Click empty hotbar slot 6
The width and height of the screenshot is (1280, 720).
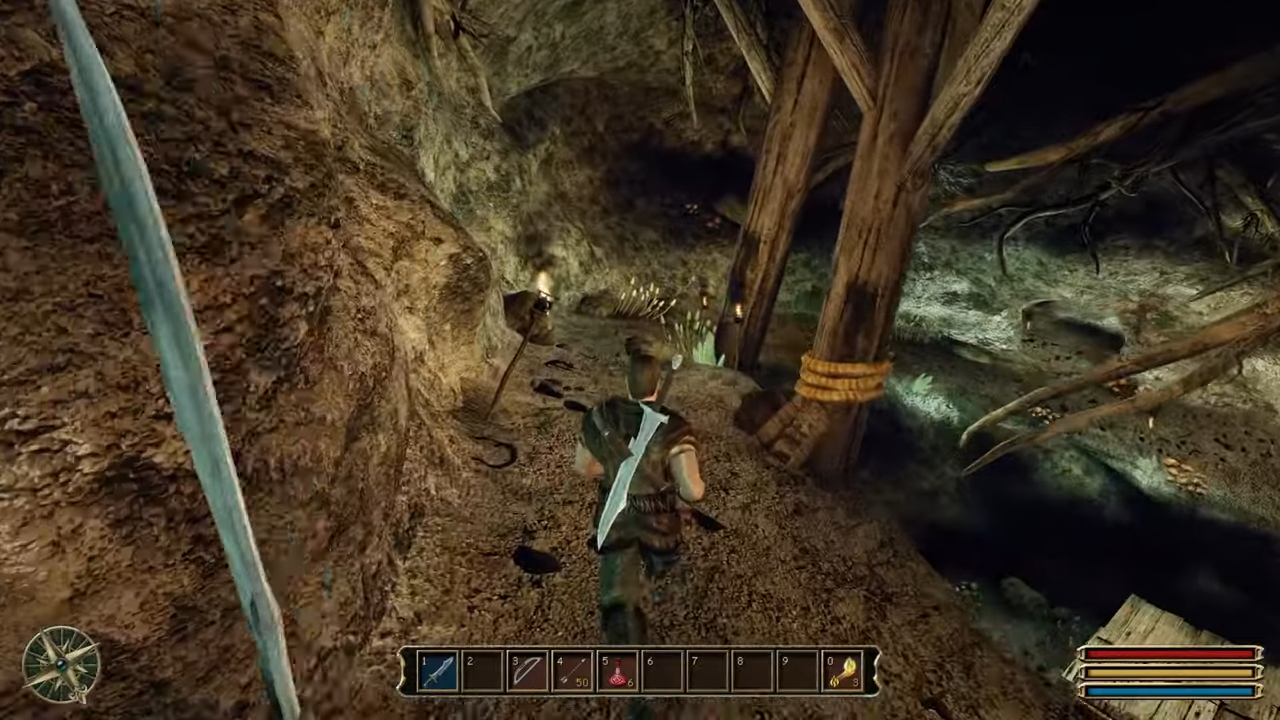click(662, 670)
